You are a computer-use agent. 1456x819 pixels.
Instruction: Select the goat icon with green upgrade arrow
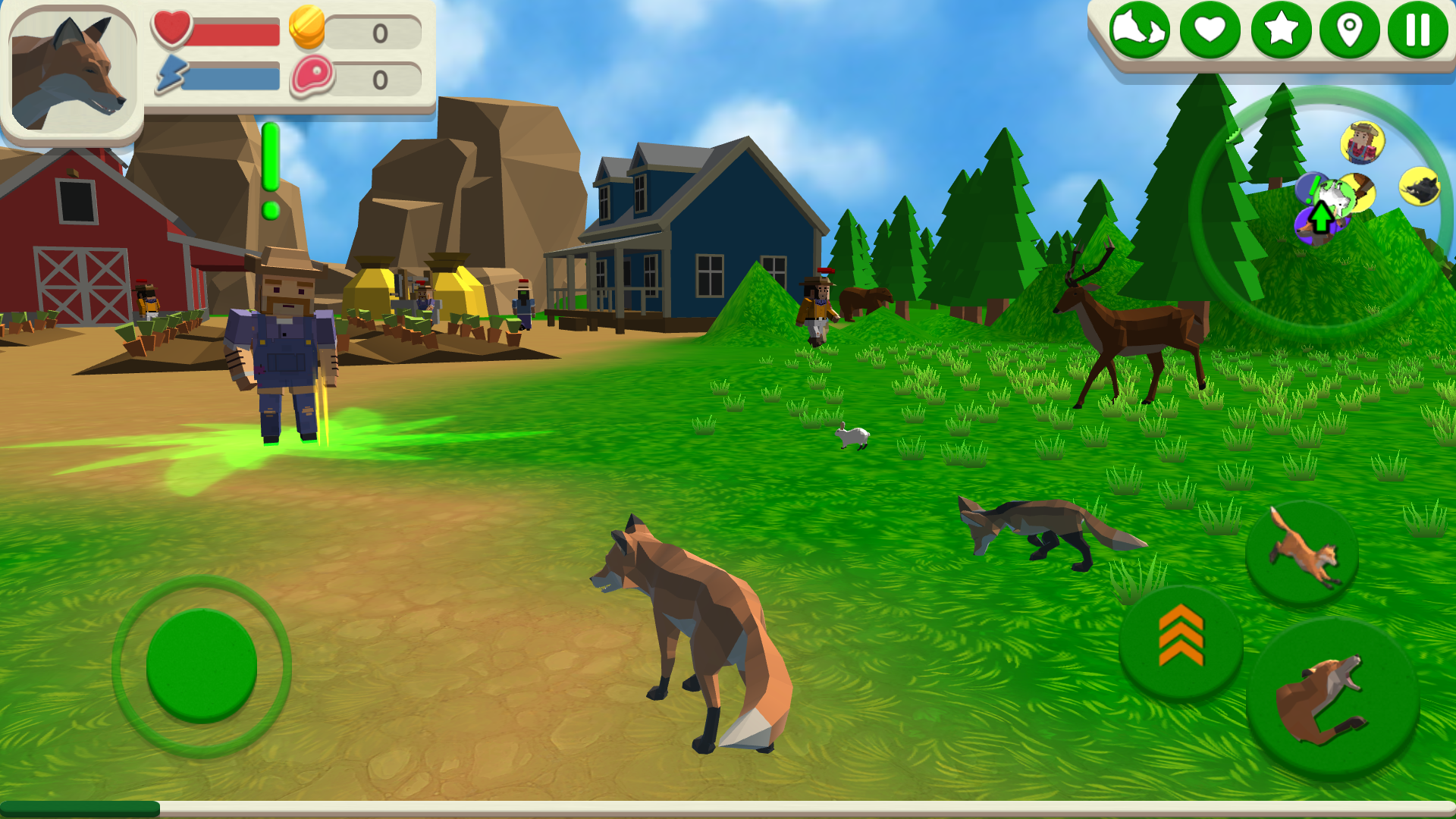pyautogui.click(x=1335, y=197)
